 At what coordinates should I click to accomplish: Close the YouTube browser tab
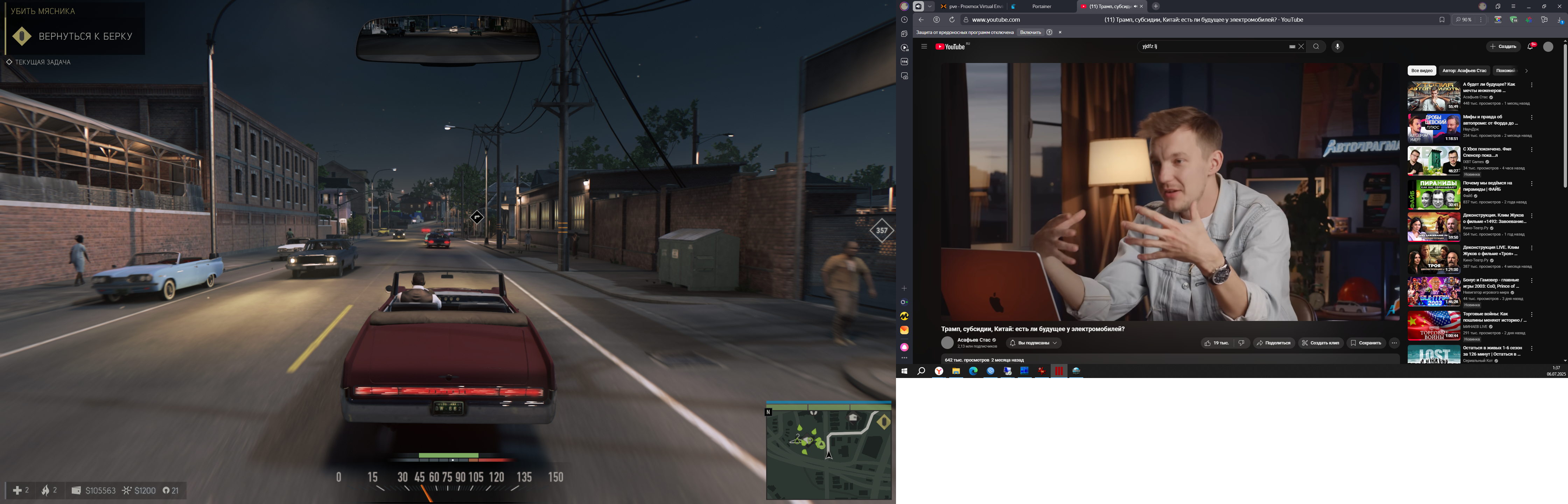click(x=1141, y=6)
